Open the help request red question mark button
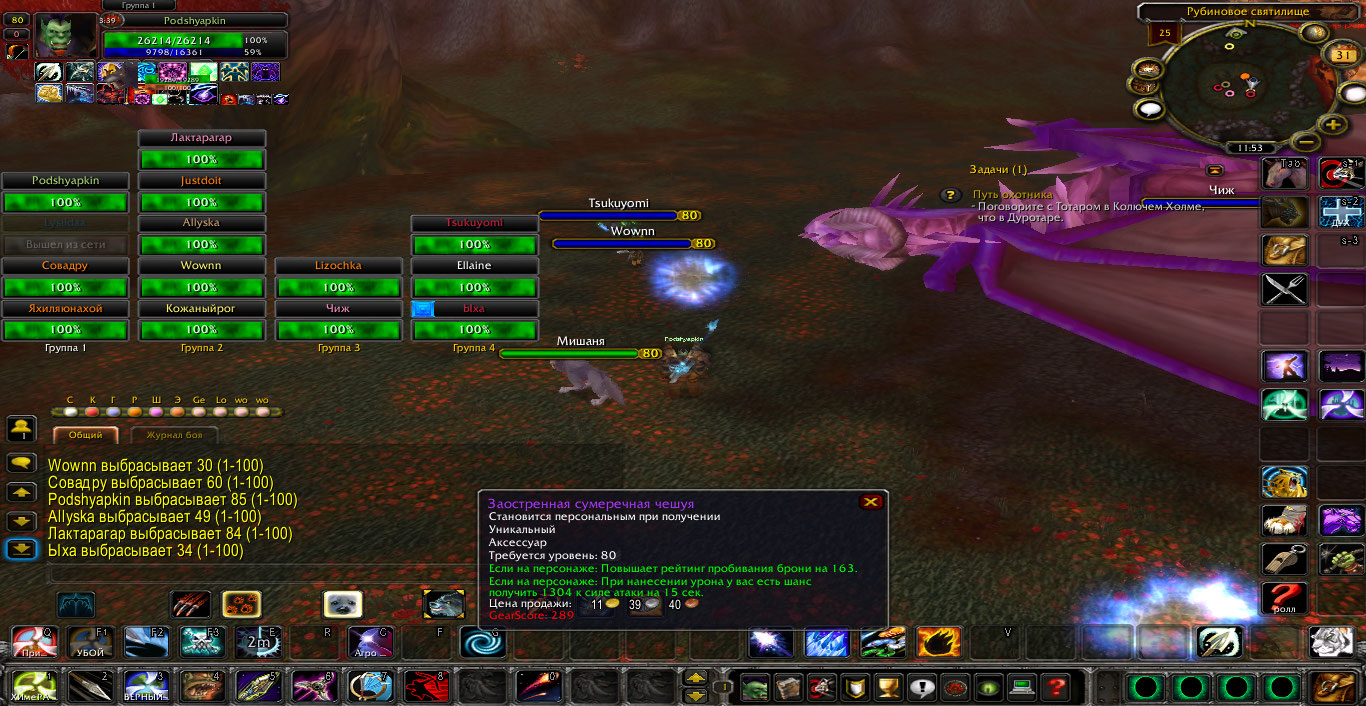 tap(1054, 687)
